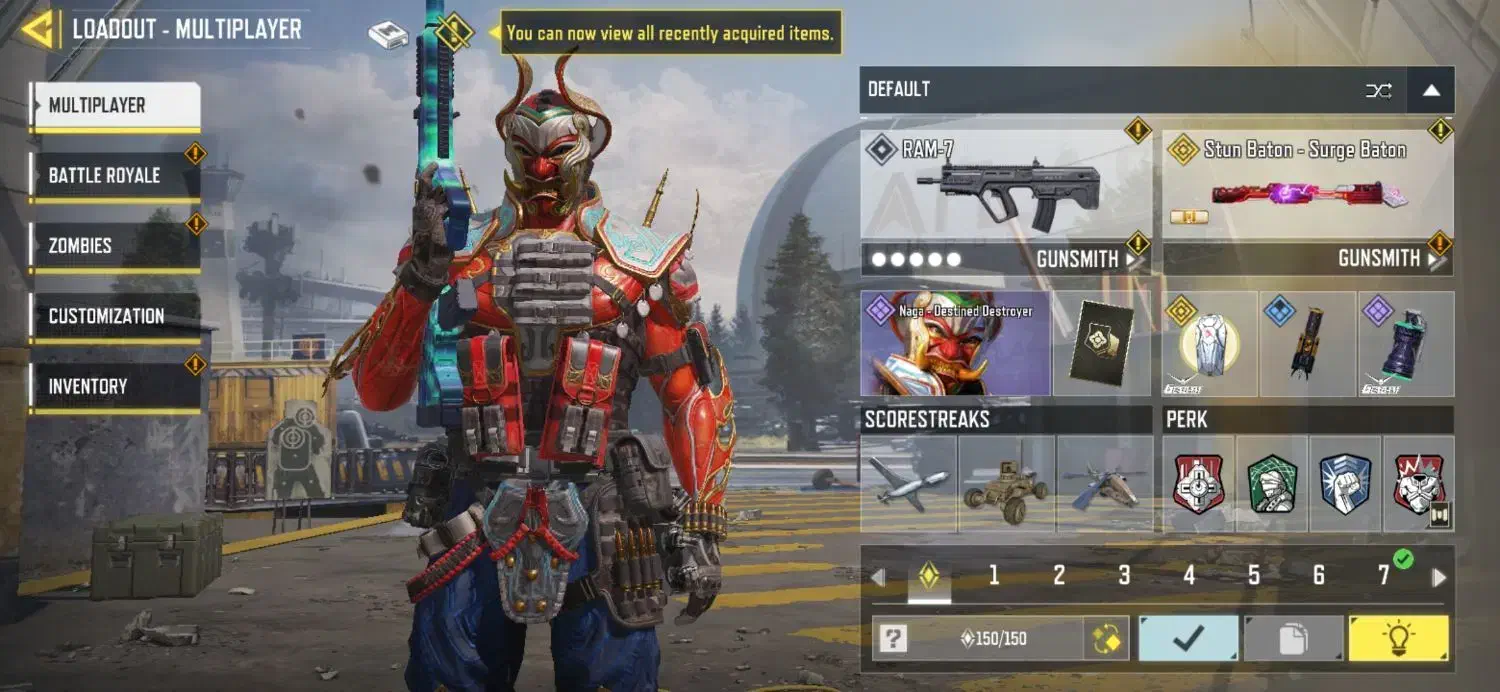
Task: Switch to the Battle Royale tab
Action: coord(114,176)
